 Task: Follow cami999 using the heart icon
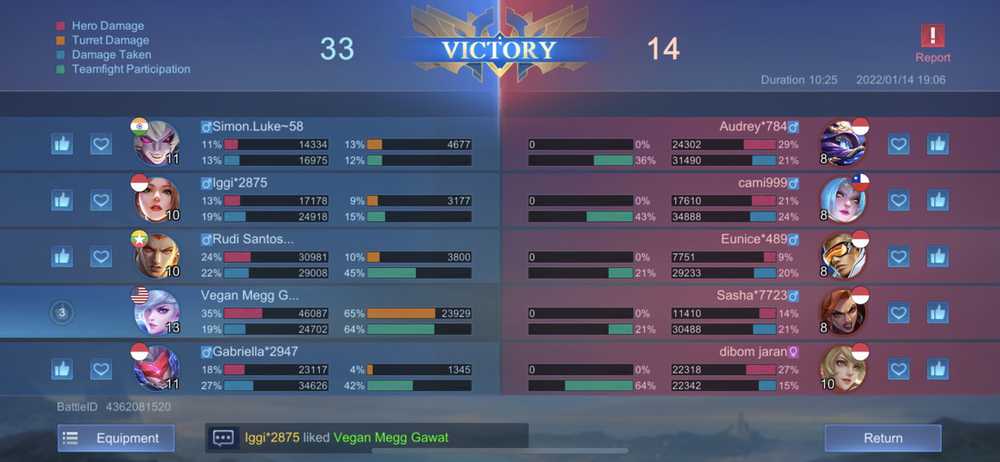[x=898, y=200]
